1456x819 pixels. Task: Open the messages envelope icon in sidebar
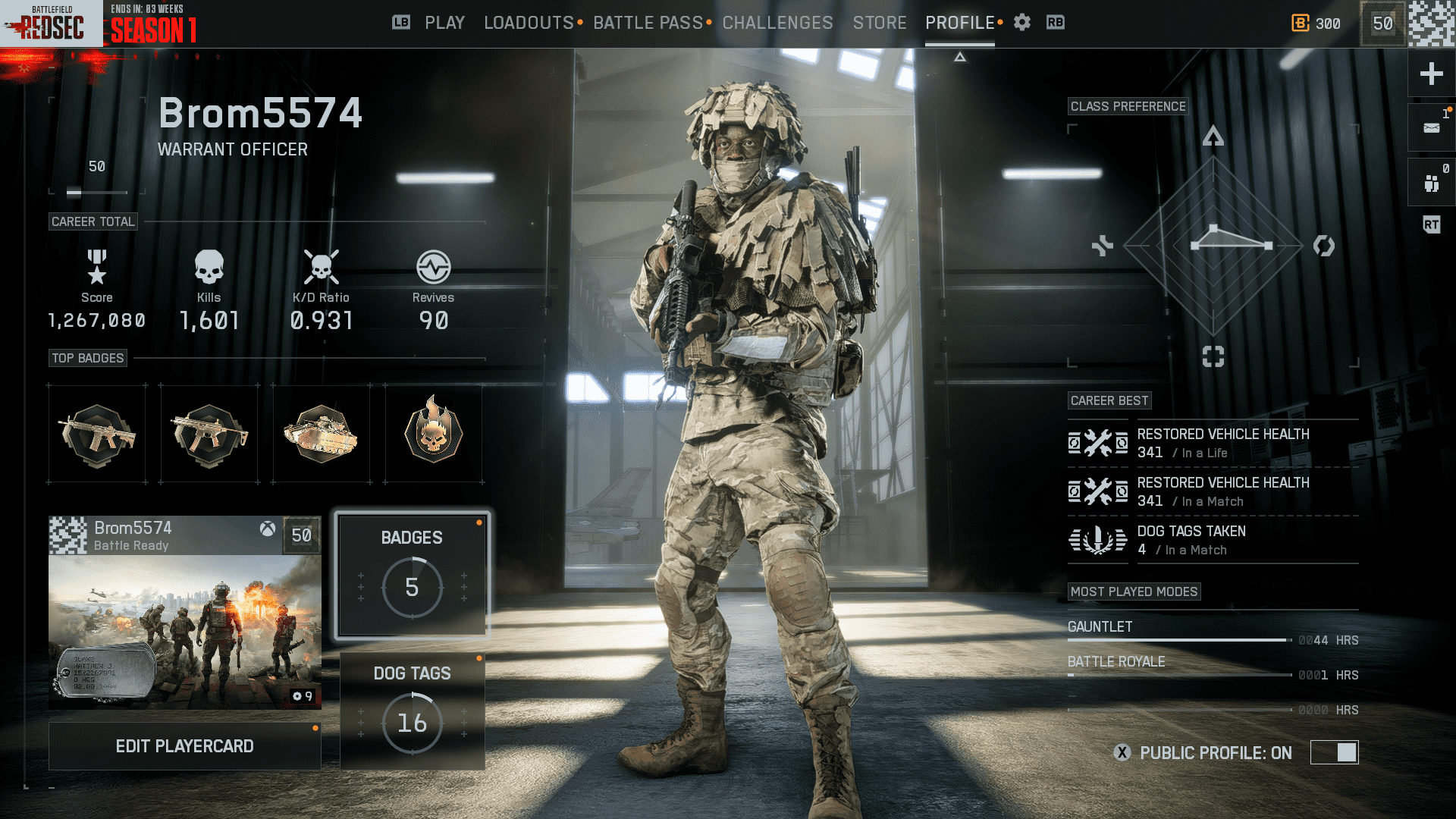coord(1430,127)
